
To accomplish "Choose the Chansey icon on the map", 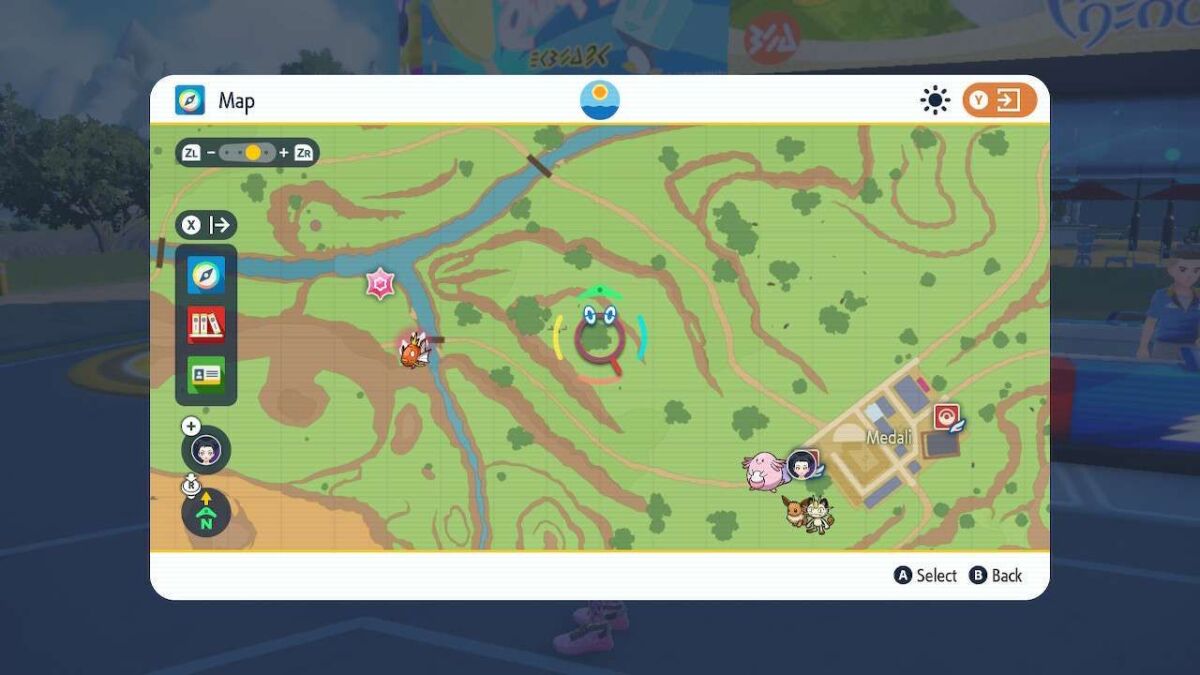I will tap(766, 470).
